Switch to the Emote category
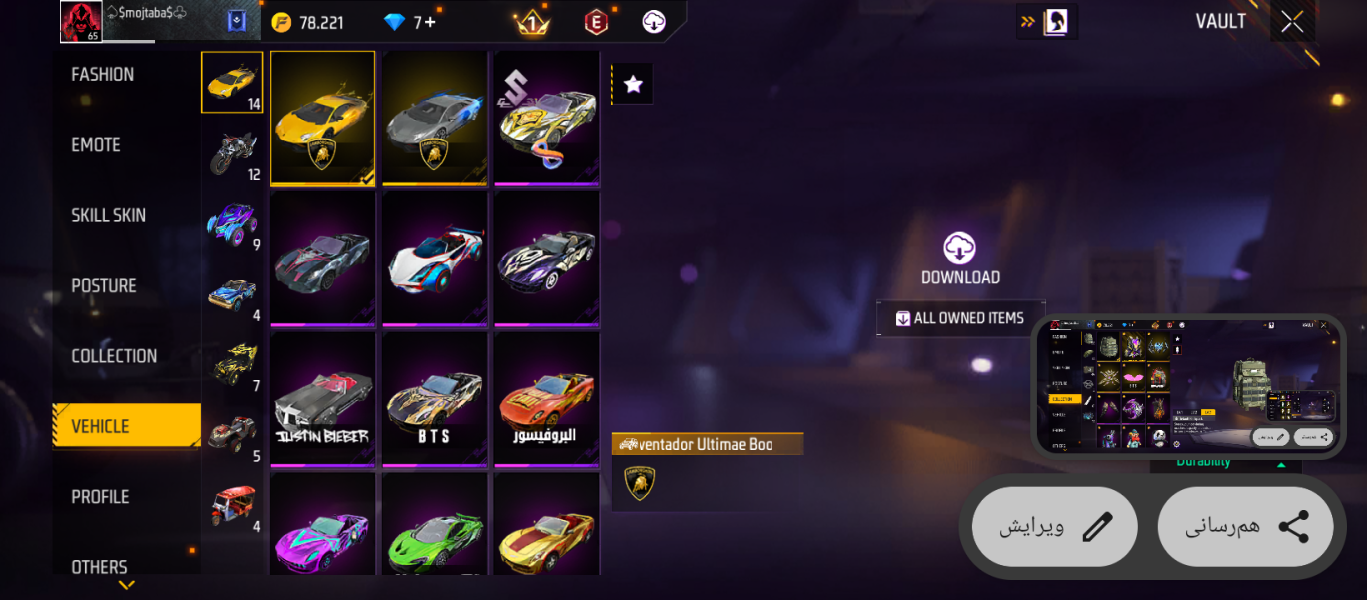The height and width of the screenshot is (600, 1367). tap(96, 145)
